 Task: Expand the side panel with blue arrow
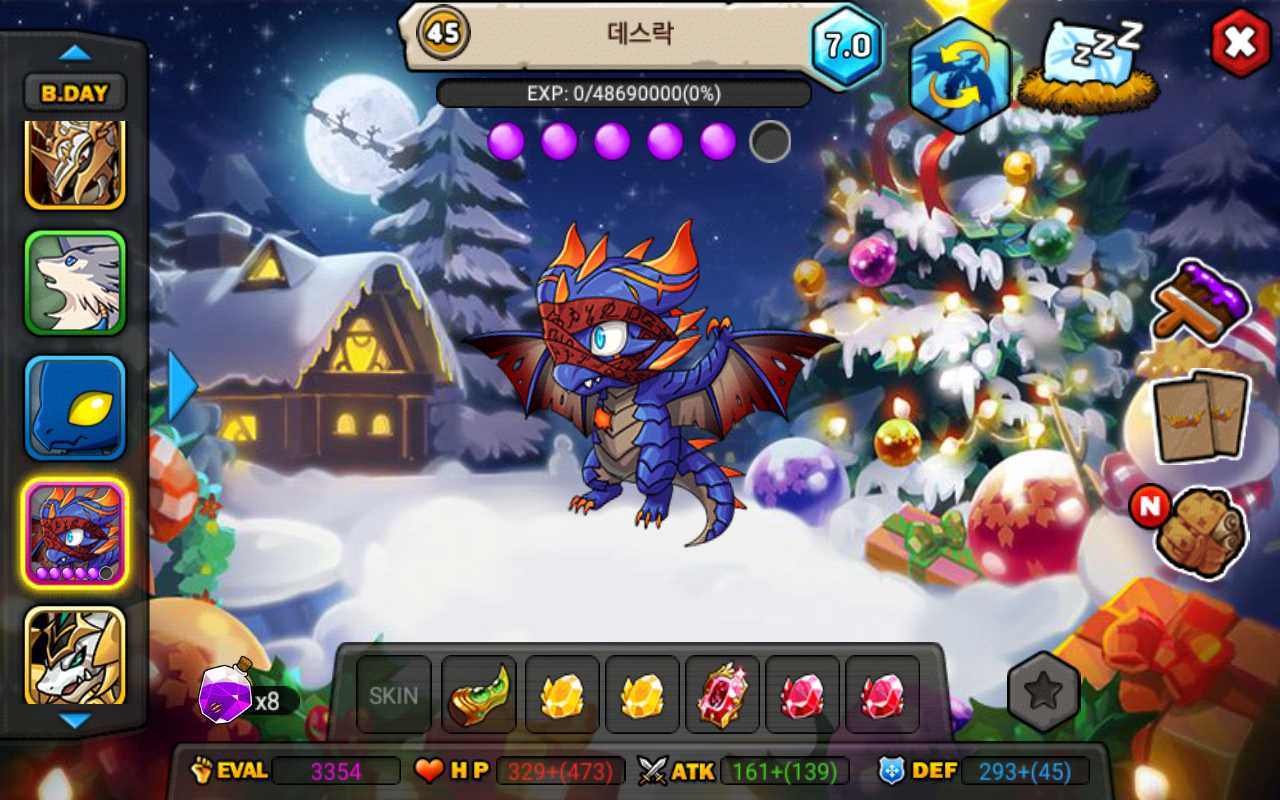coord(181,385)
